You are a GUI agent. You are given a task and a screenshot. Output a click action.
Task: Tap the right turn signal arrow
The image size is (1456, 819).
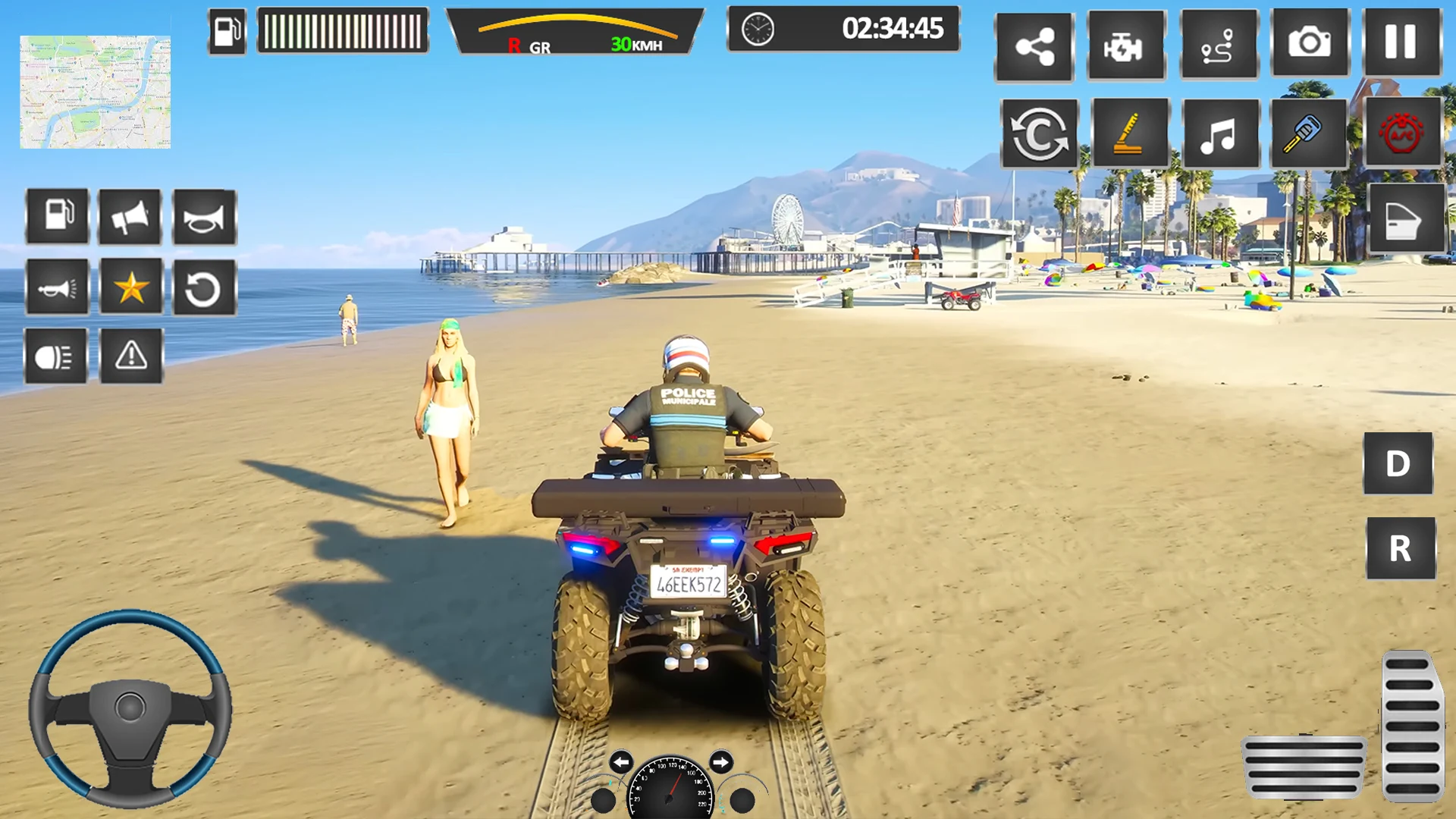pos(720,761)
